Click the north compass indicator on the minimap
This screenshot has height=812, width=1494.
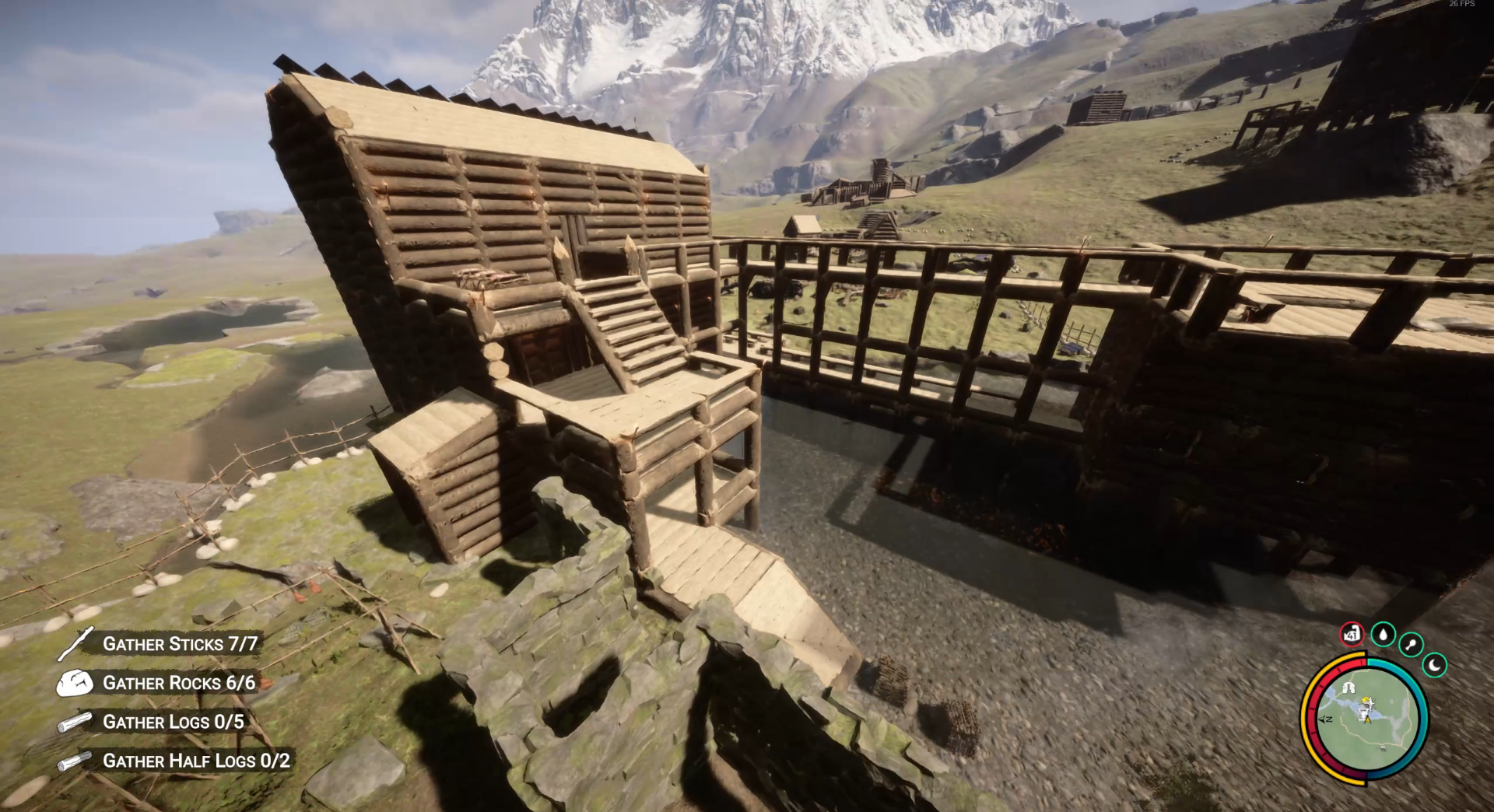coord(1324,719)
